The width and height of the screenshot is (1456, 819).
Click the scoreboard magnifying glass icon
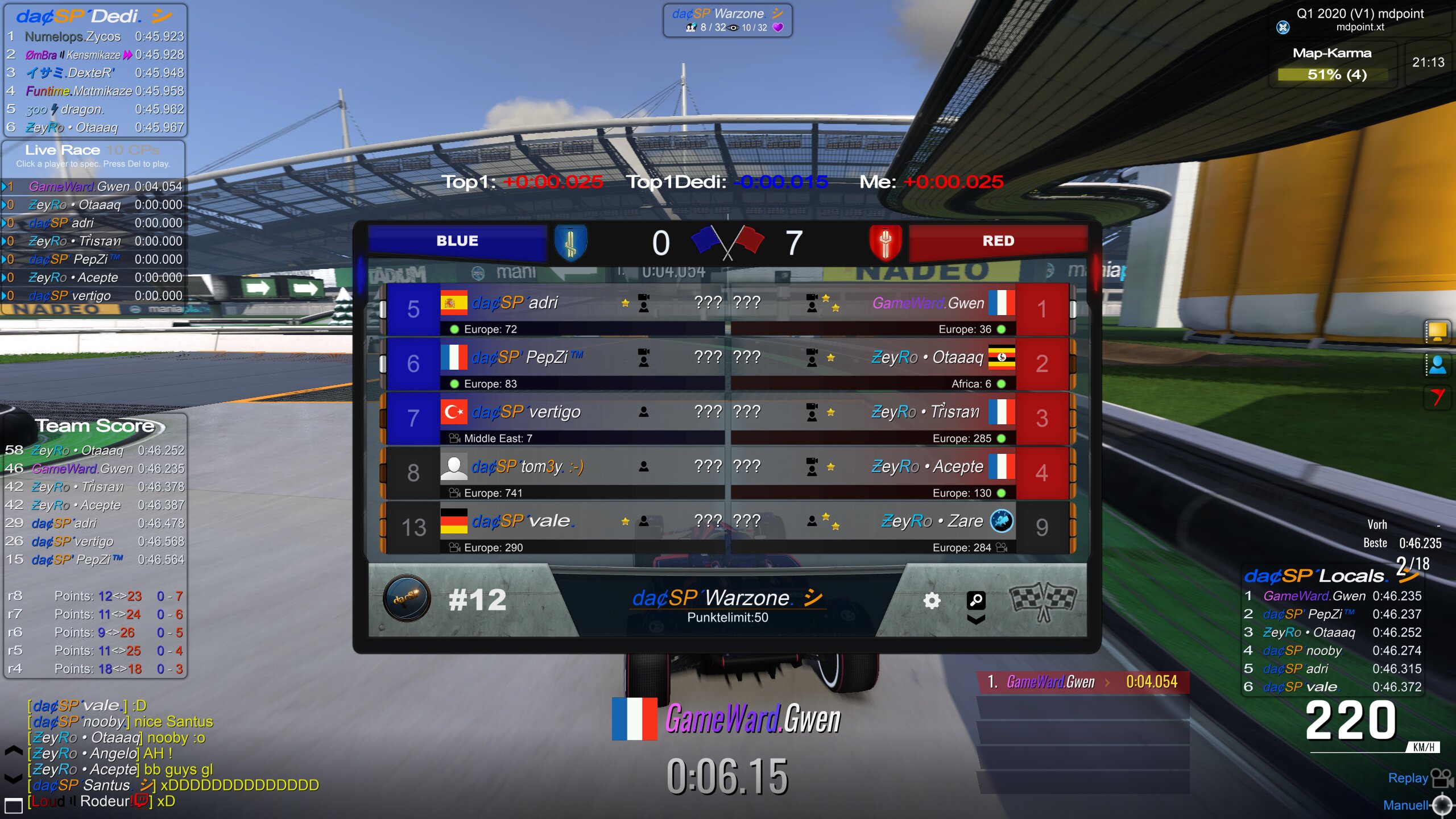tap(976, 600)
